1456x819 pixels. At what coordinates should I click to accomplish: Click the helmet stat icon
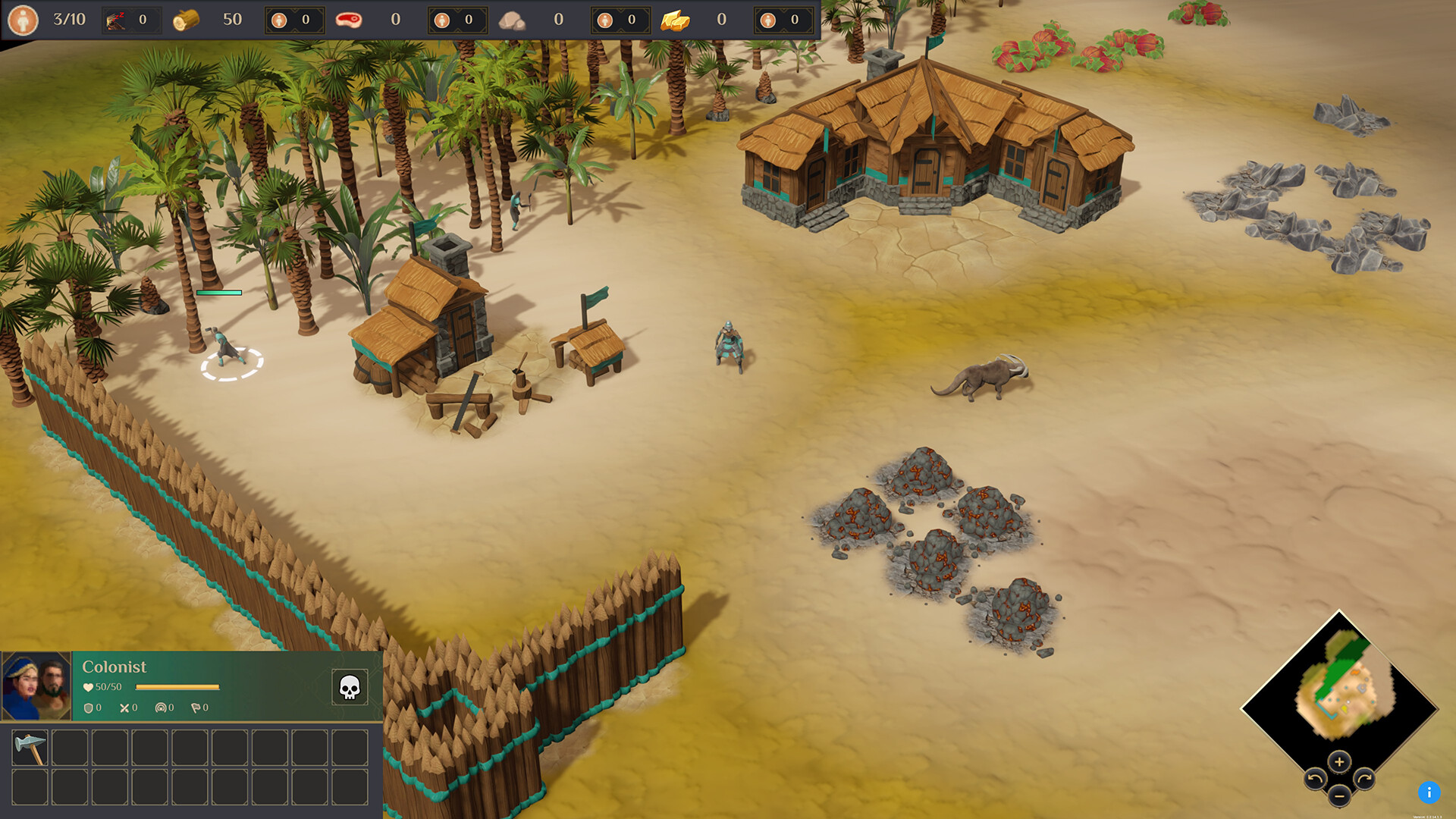click(161, 708)
